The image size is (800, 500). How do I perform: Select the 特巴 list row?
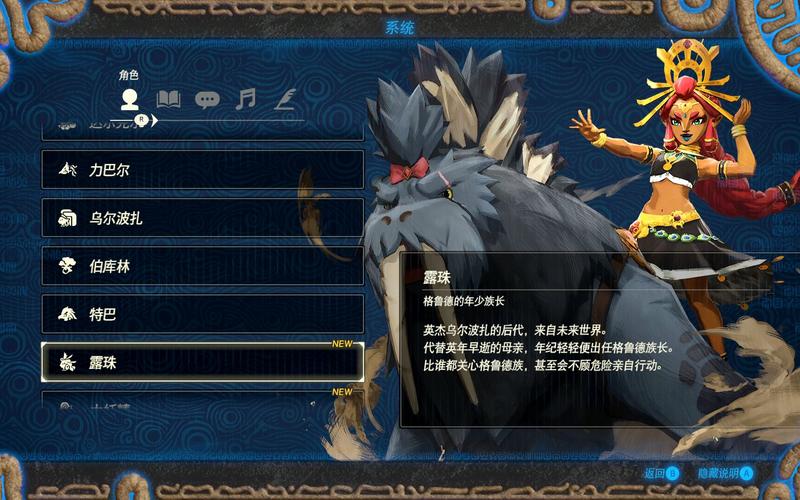(202, 314)
